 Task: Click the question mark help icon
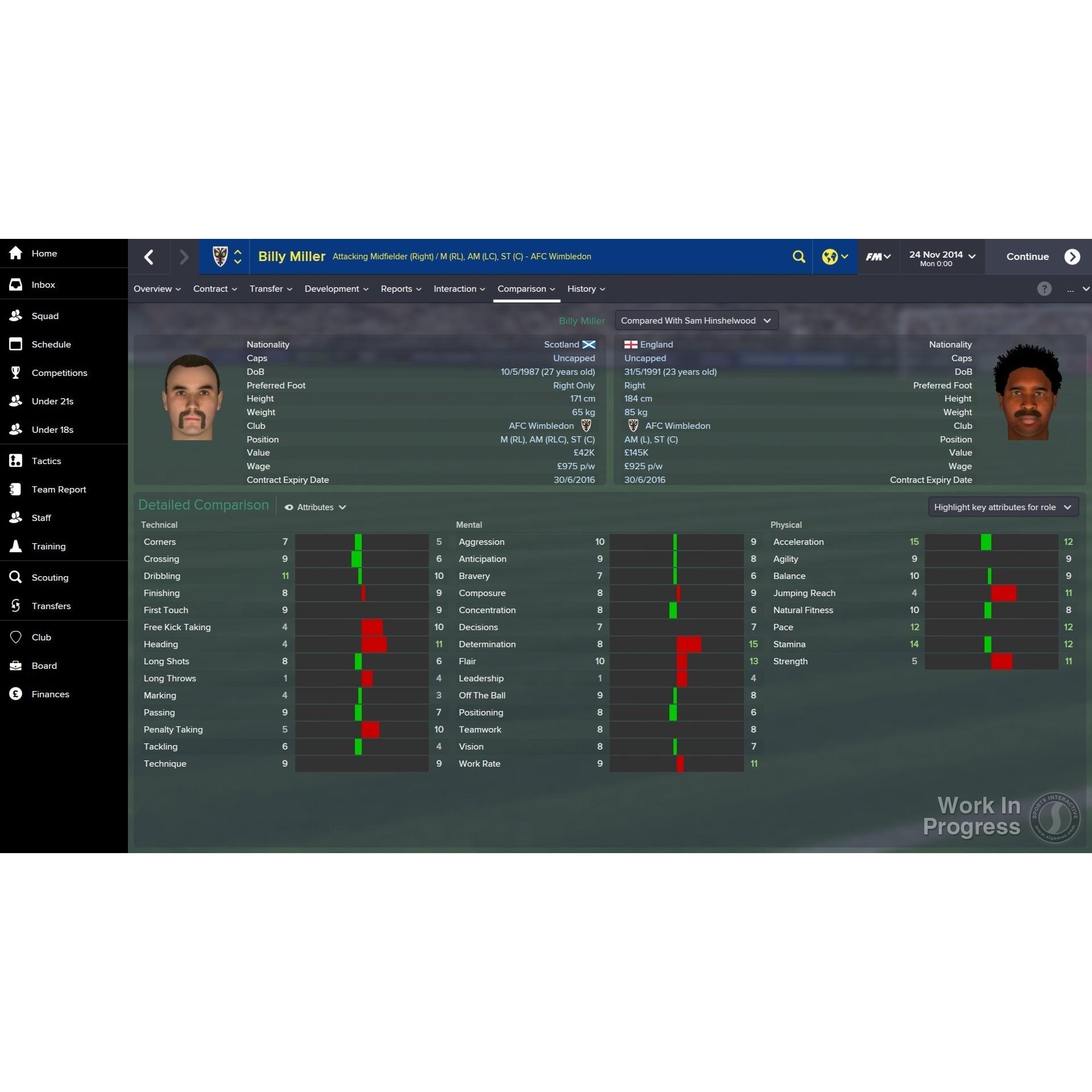pyautogui.click(x=1044, y=289)
